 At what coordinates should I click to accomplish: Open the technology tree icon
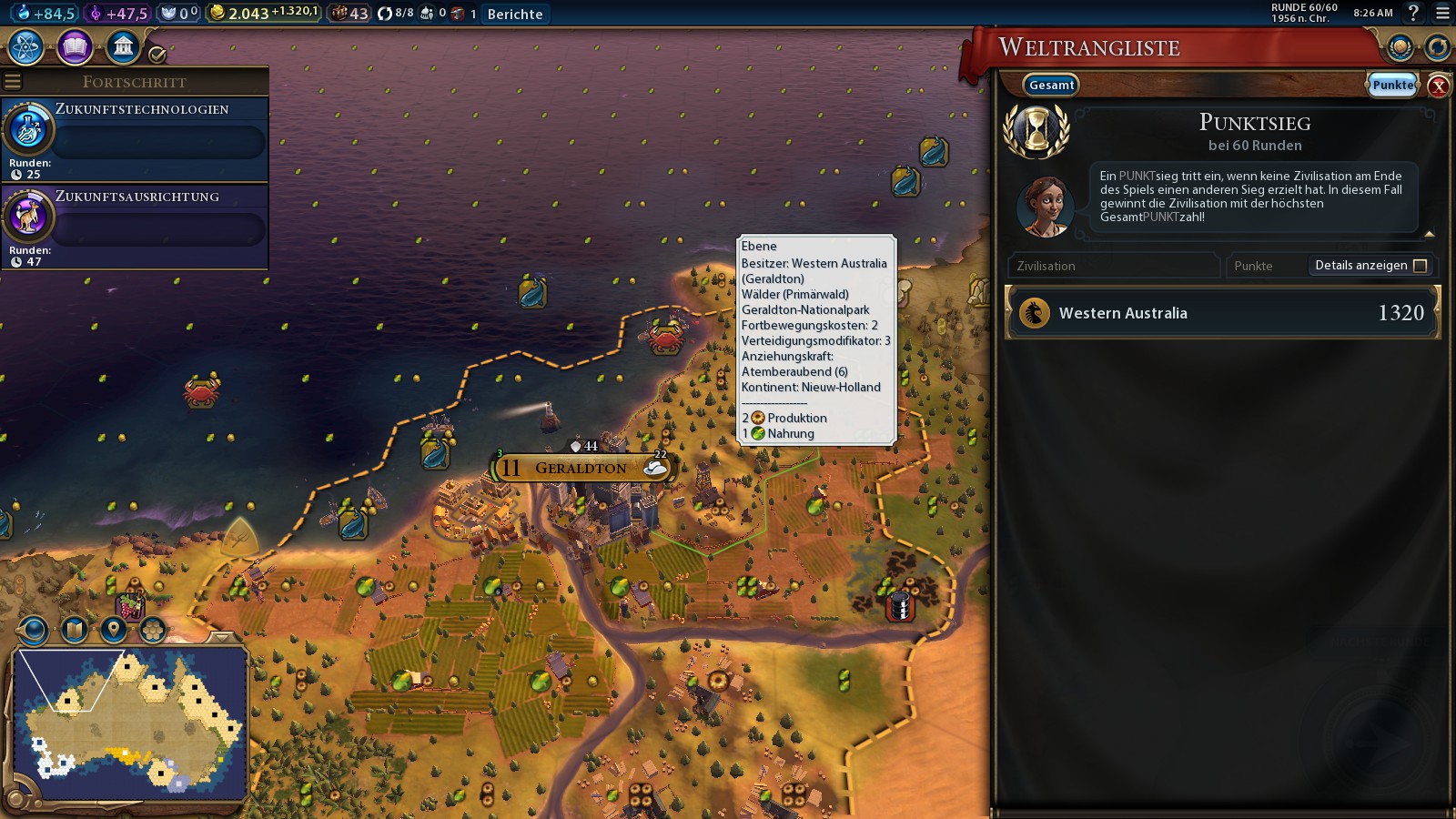pos(26,47)
